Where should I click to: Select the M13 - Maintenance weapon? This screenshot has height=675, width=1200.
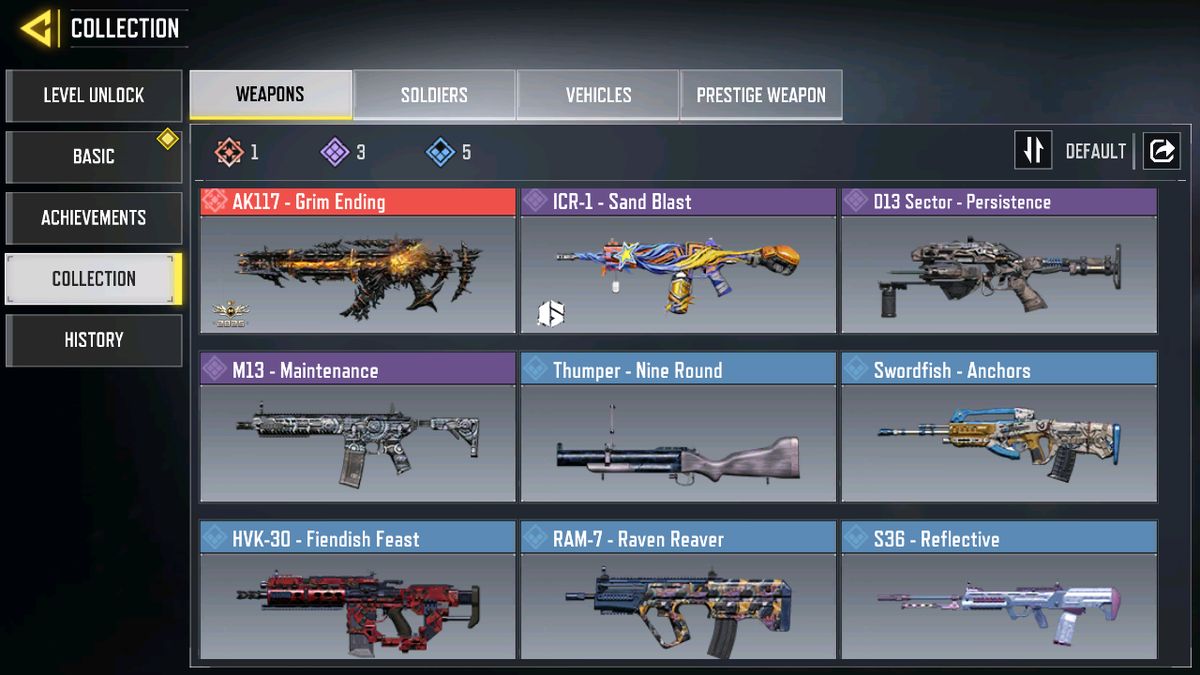point(358,430)
